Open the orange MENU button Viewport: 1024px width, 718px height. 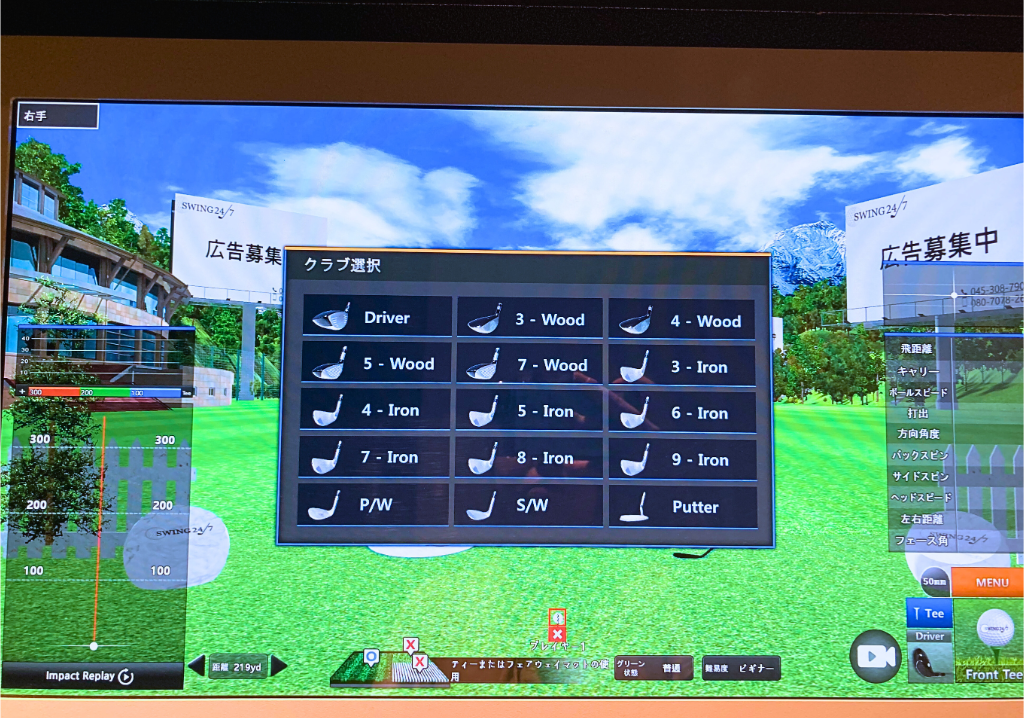(x=986, y=582)
